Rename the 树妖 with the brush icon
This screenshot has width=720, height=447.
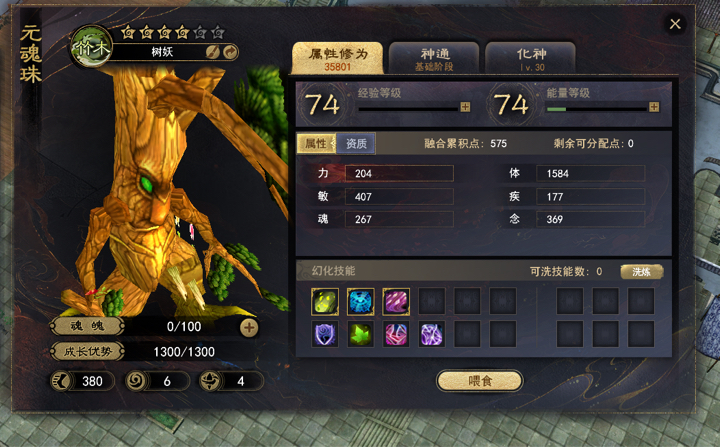tap(213, 51)
